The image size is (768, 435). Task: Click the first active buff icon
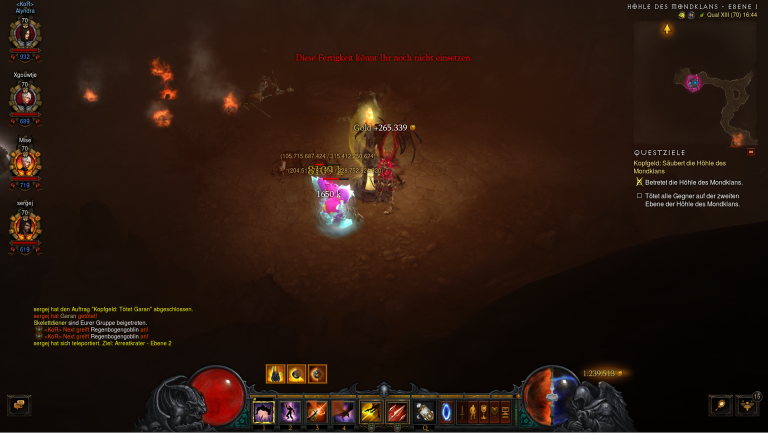click(275, 374)
